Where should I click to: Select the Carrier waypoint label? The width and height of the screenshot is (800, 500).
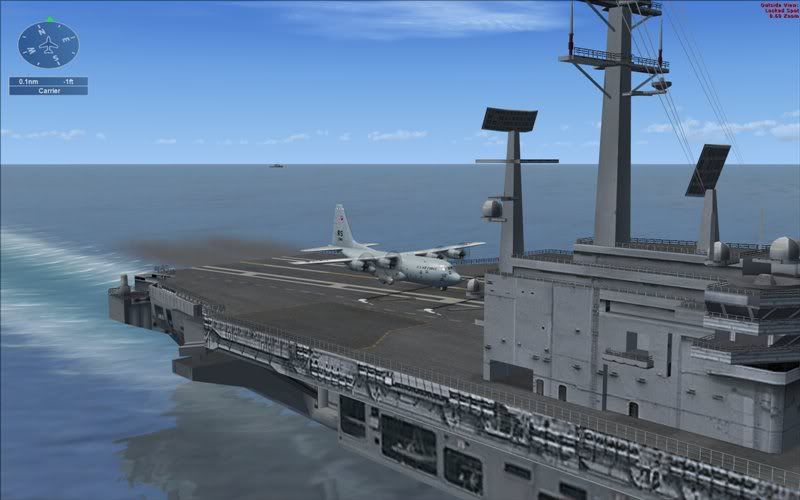48,90
